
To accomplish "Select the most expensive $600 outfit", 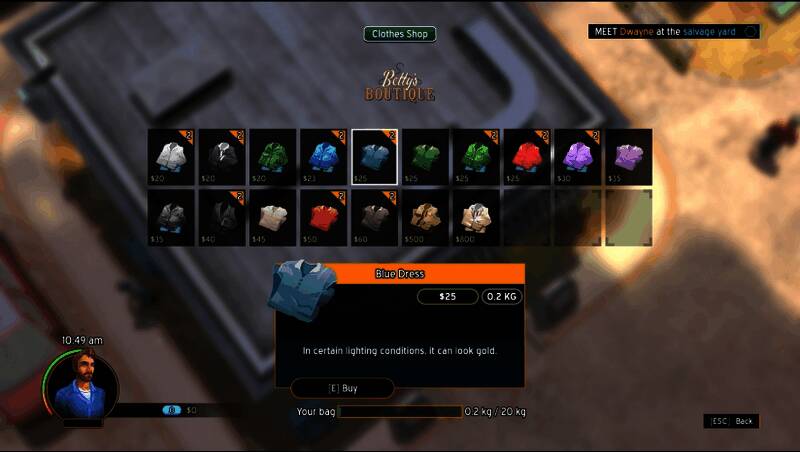I will click(x=477, y=217).
